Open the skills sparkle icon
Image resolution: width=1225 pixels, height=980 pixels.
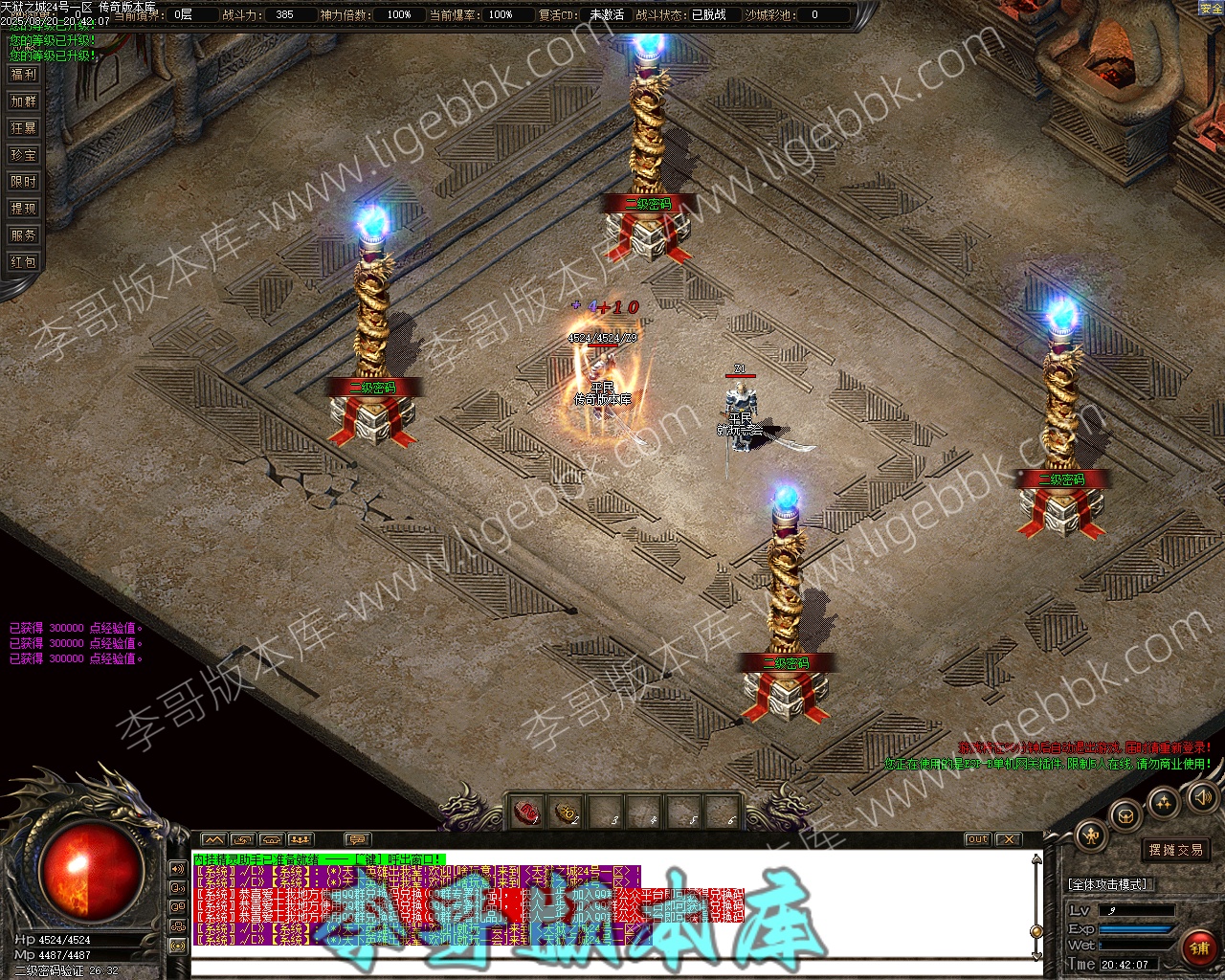(x=1164, y=803)
